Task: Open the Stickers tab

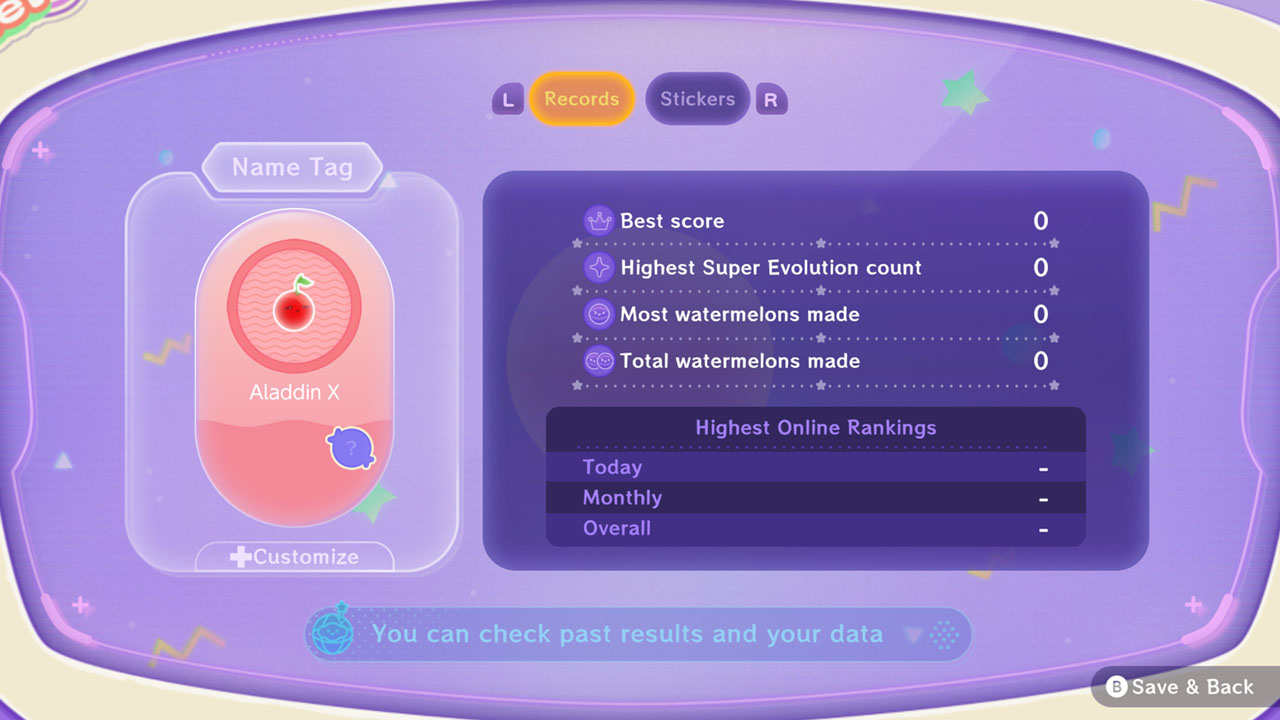Action: coord(697,99)
